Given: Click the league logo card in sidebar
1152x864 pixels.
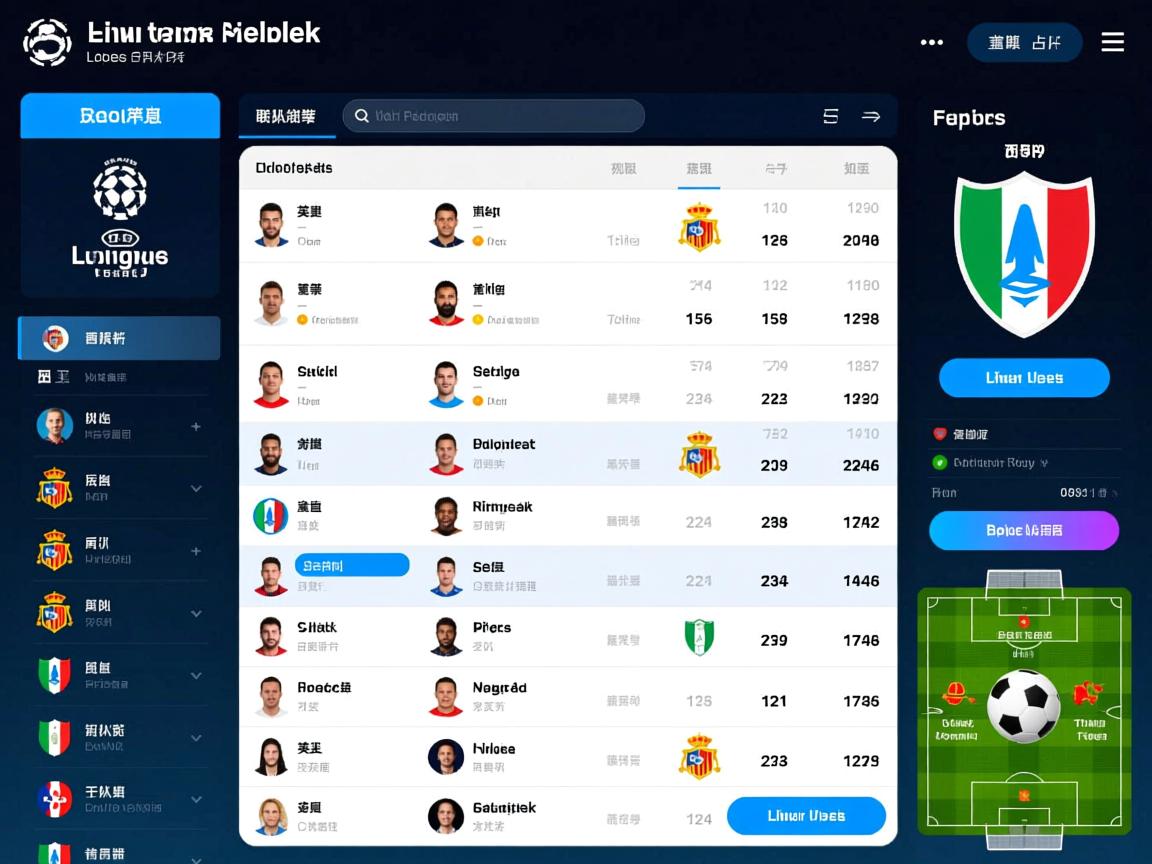Looking at the screenshot, I should [120, 218].
